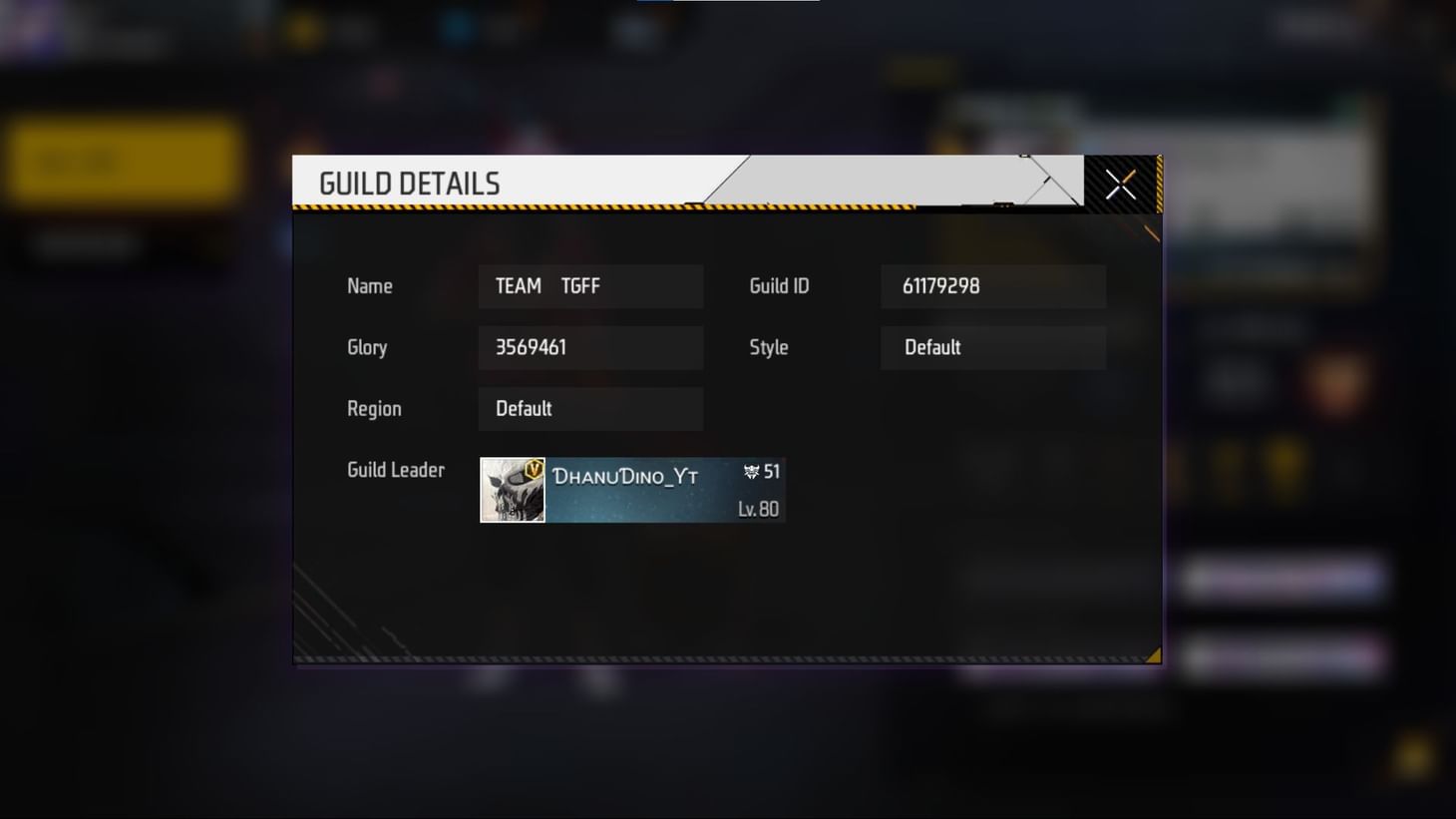This screenshot has width=1456, height=819.
Task: Click the Glory value 3569461
Action: click(x=590, y=347)
